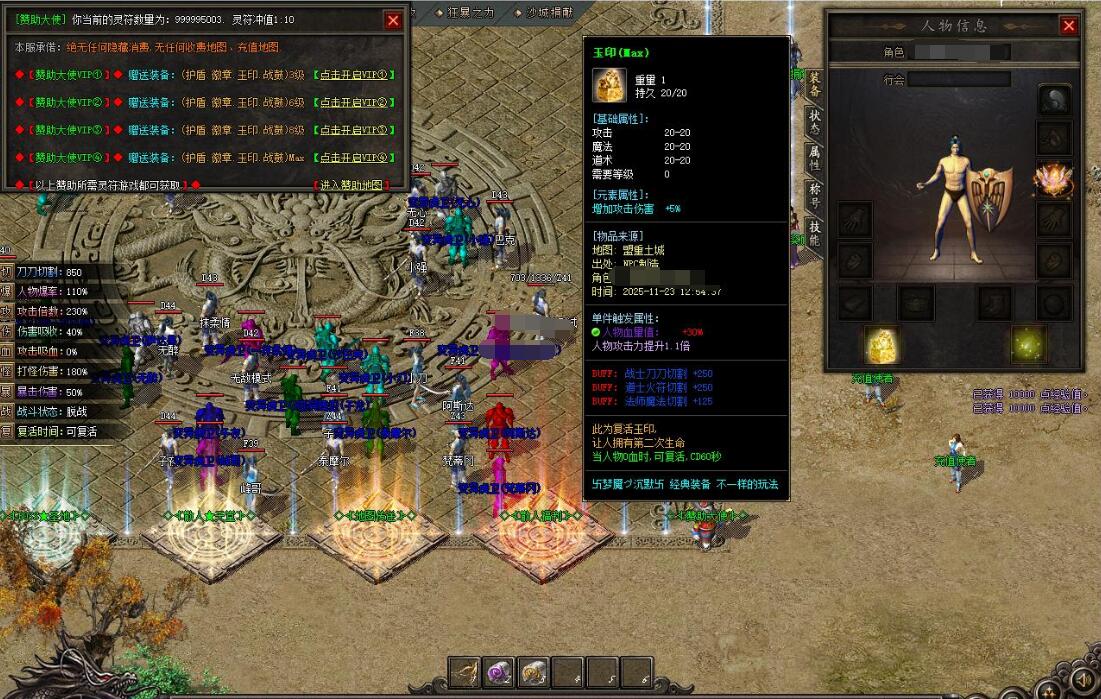Select the golden jade seal equipment slot
The height and width of the screenshot is (699, 1101).
click(882, 344)
